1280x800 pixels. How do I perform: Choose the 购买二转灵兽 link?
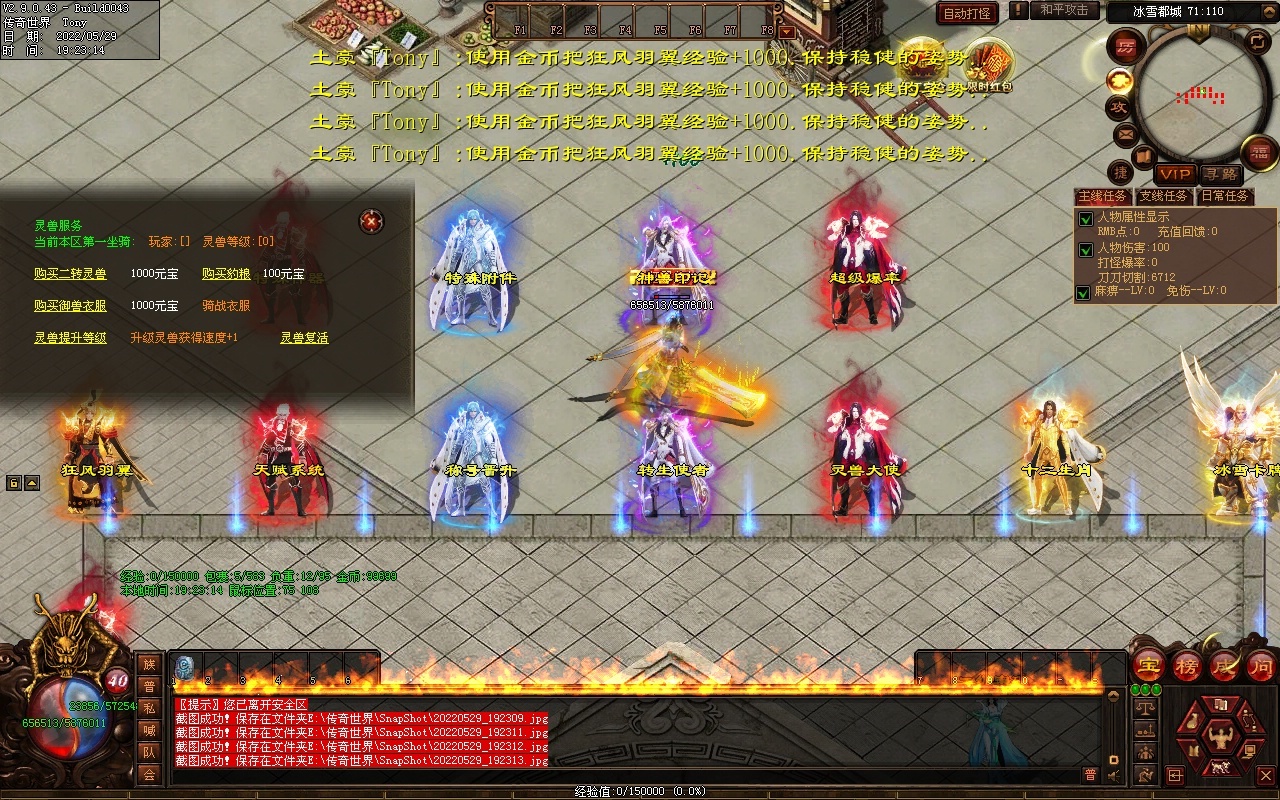(x=70, y=273)
